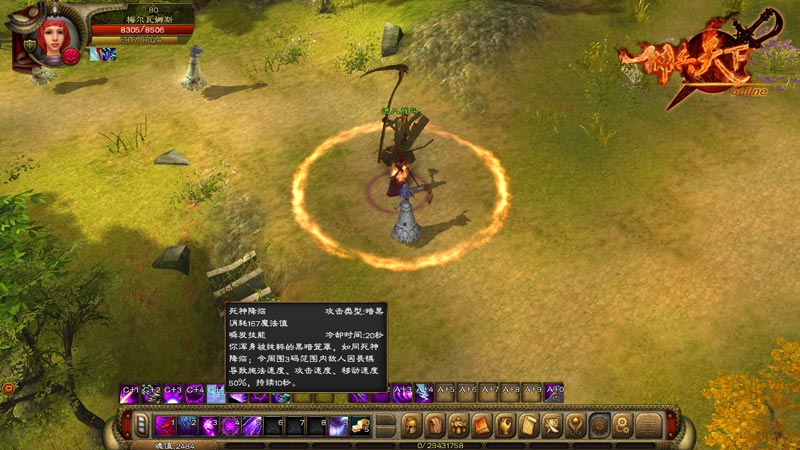Toggle the hotbar page switch at left end
The width and height of the screenshot is (800, 450).
141,426
